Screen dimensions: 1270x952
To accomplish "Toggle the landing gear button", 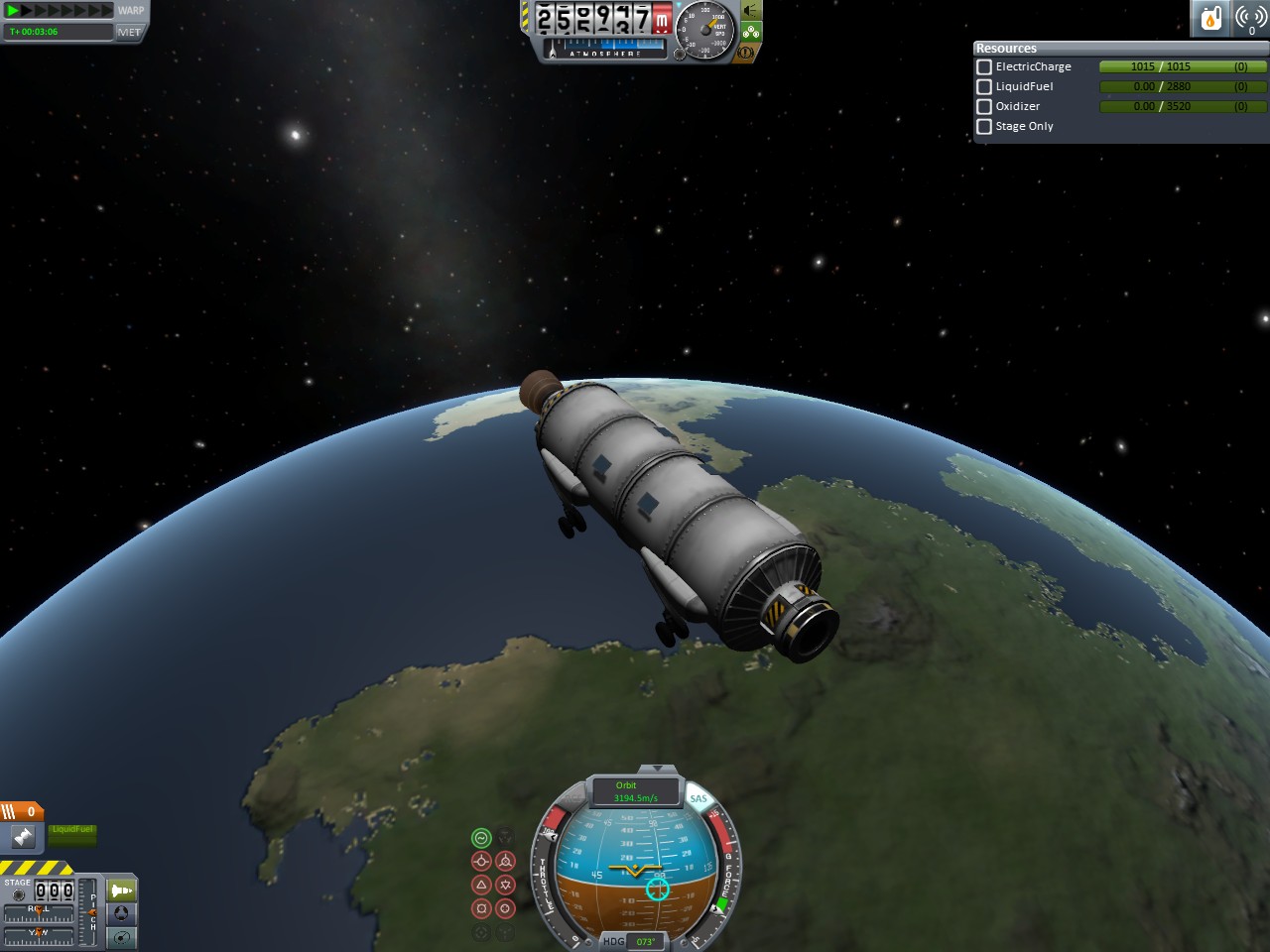I will [751, 32].
